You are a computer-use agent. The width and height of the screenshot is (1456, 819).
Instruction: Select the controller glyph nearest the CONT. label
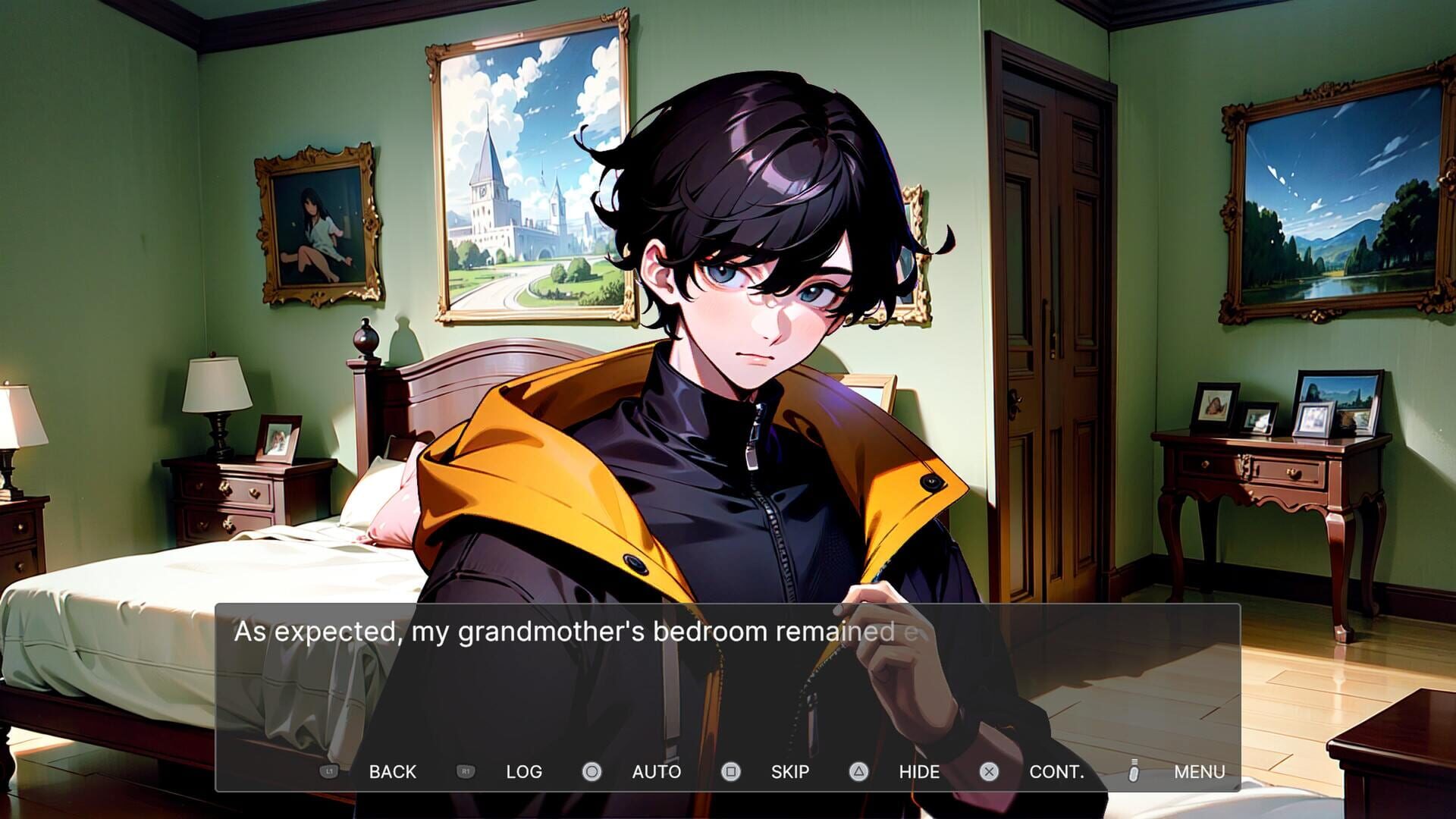point(988,771)
